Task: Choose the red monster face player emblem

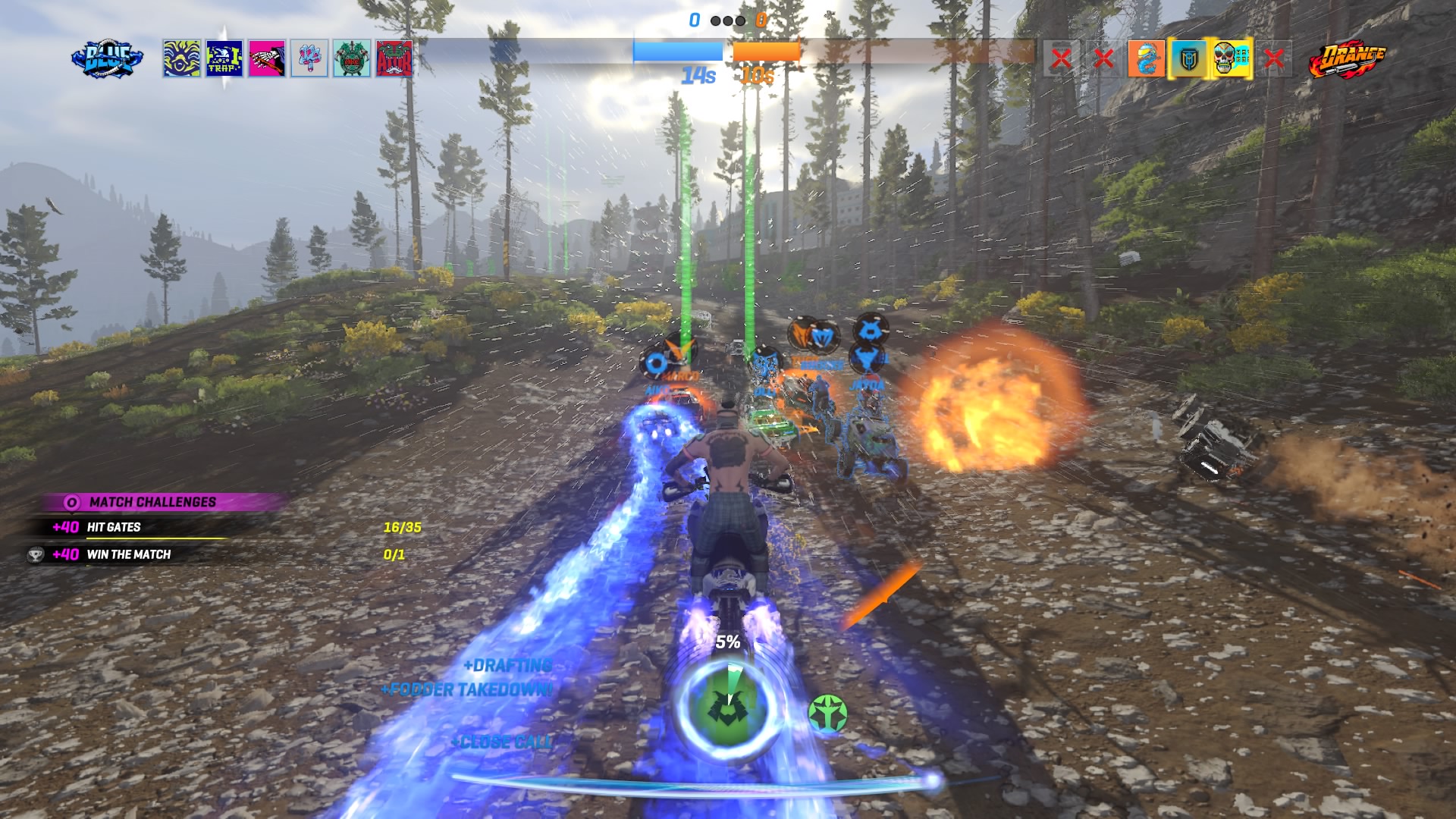Action: (x=394, y=59)
